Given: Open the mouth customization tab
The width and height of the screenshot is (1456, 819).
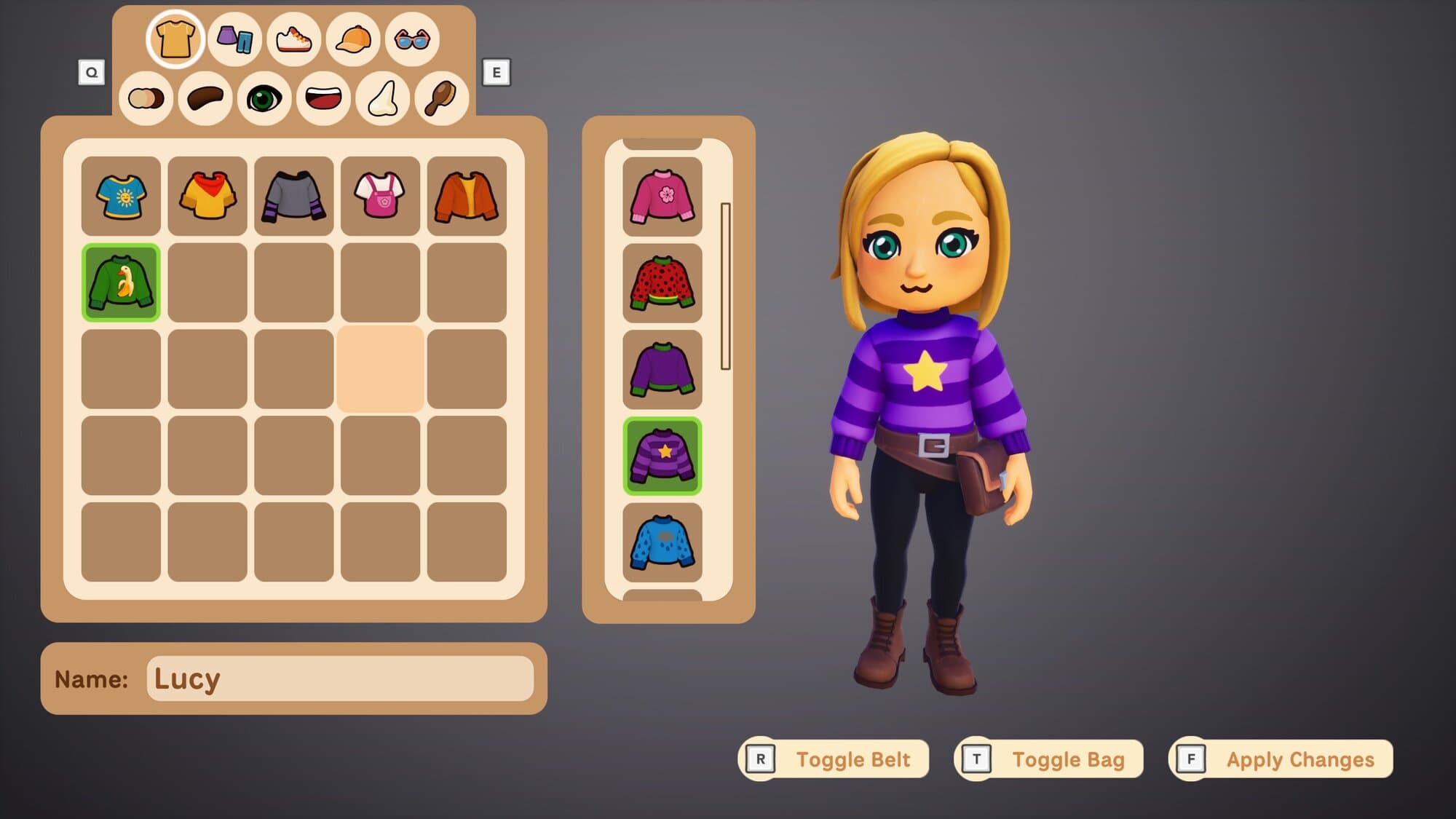Looking at the screenshot, I should point(323,98).
